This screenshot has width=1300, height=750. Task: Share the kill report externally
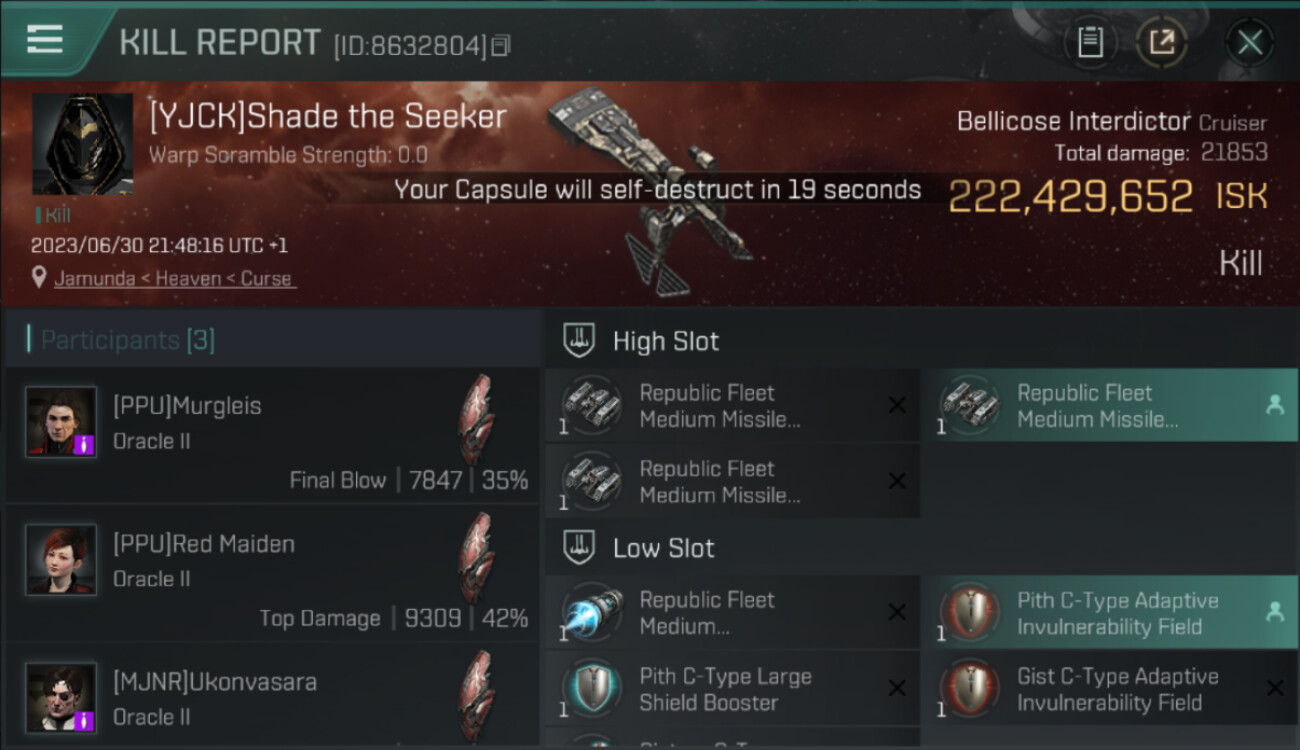[1161, 42]
